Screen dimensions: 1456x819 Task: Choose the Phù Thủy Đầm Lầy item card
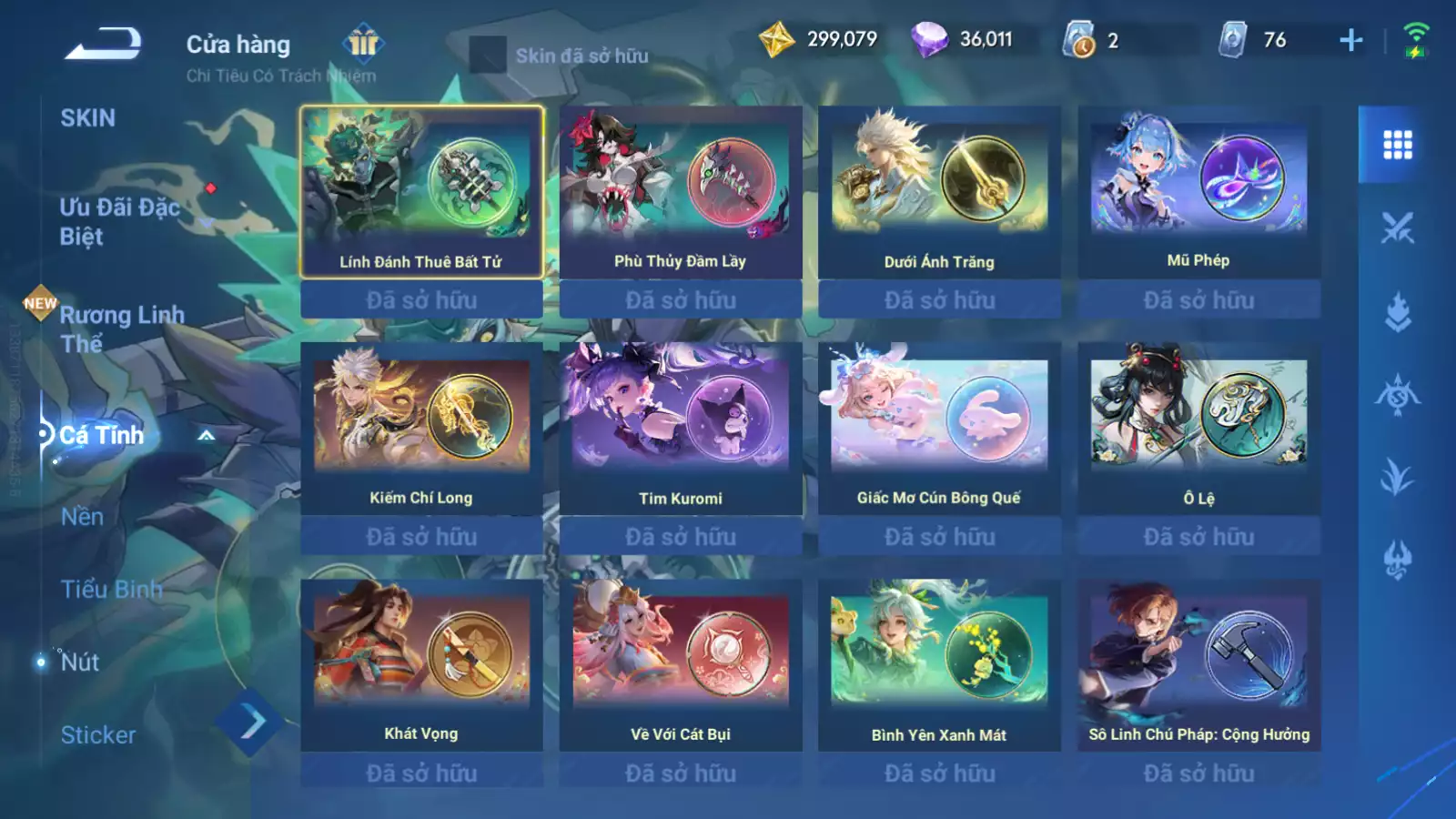tap(680, 192)
